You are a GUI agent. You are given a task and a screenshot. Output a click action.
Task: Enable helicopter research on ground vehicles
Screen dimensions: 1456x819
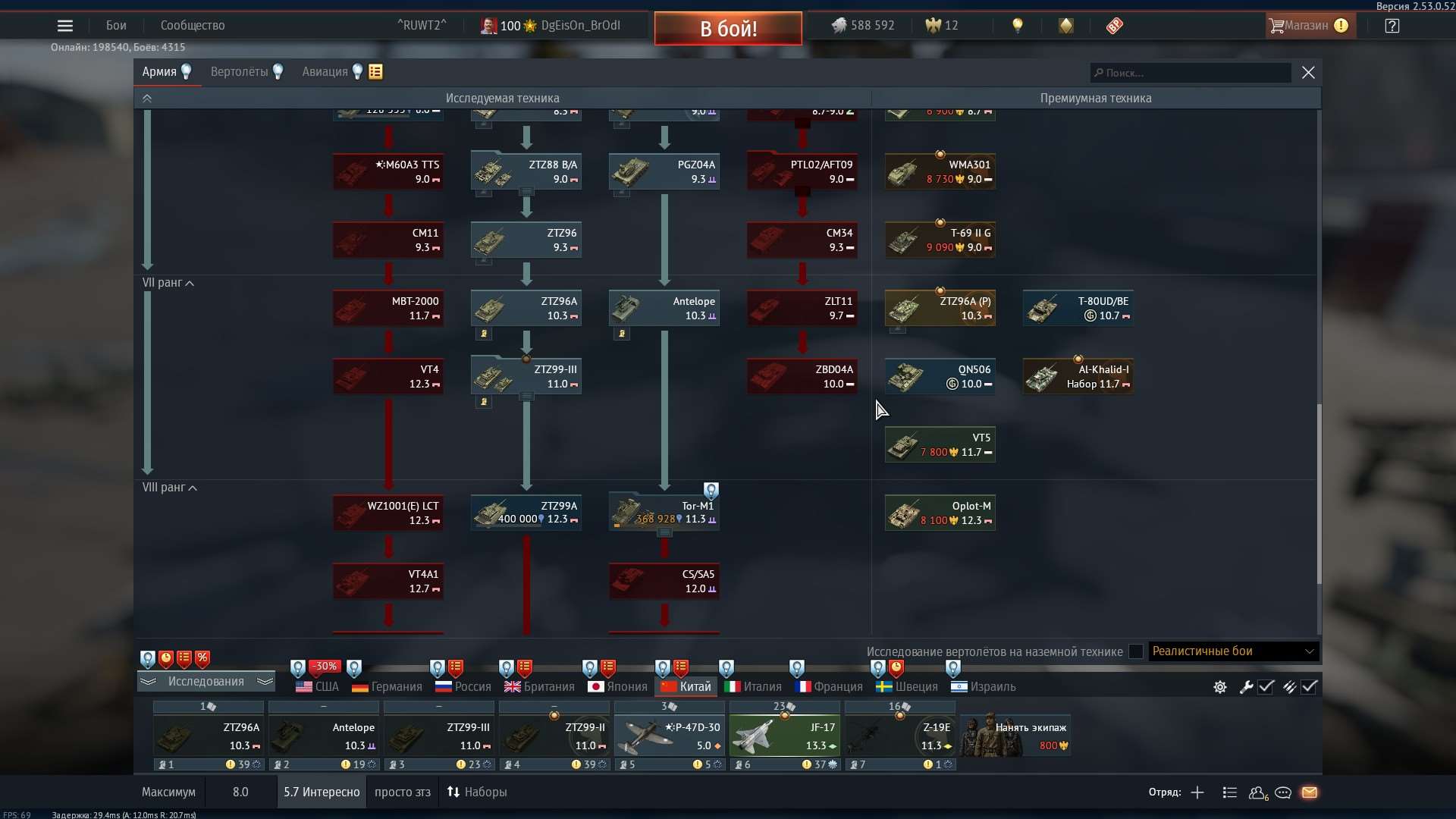pos(1135,651)
